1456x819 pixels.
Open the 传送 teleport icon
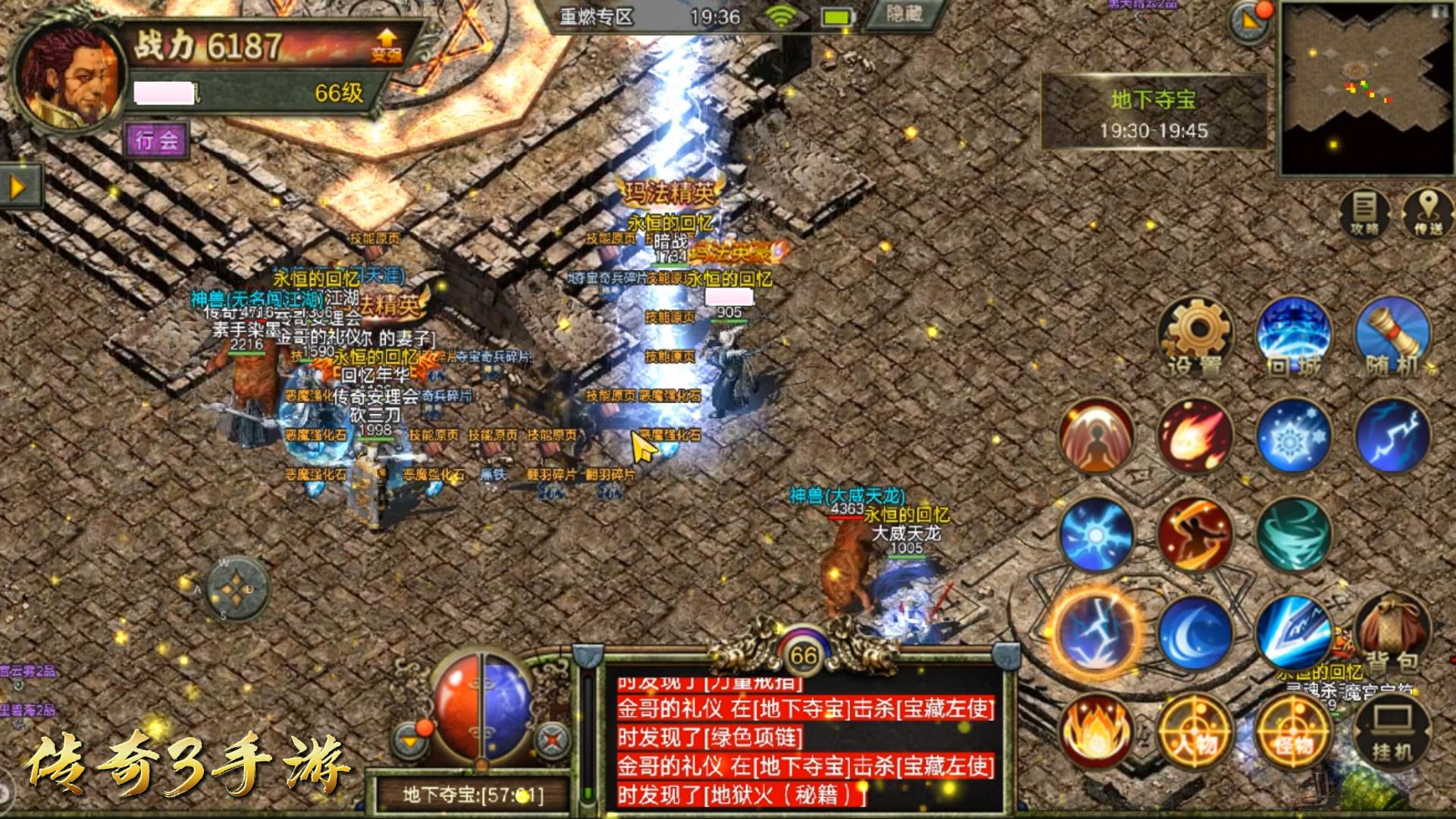tap(1429, 212)
